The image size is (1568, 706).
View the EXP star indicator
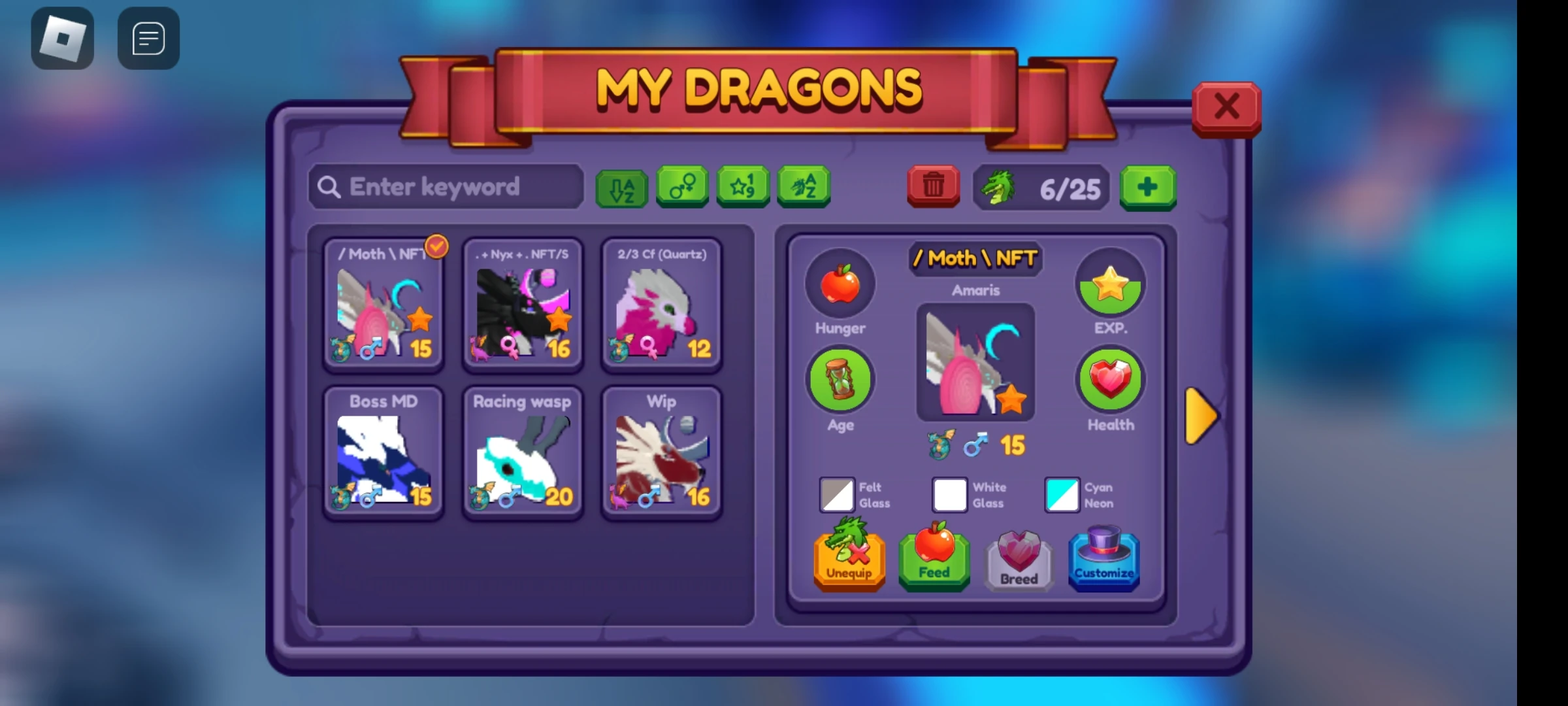[x=1109, y=283]
